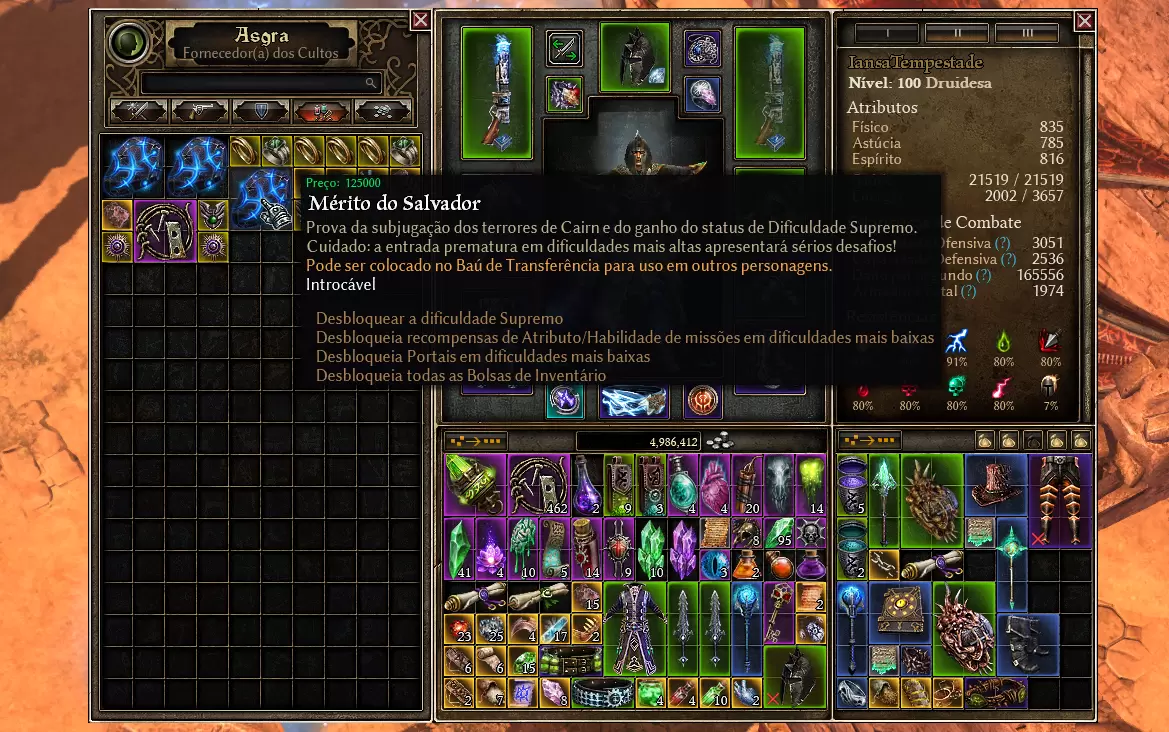Open the vendor buyback coins tab
This screenshot has width=1169, height=732.
(x=382, y=110)
